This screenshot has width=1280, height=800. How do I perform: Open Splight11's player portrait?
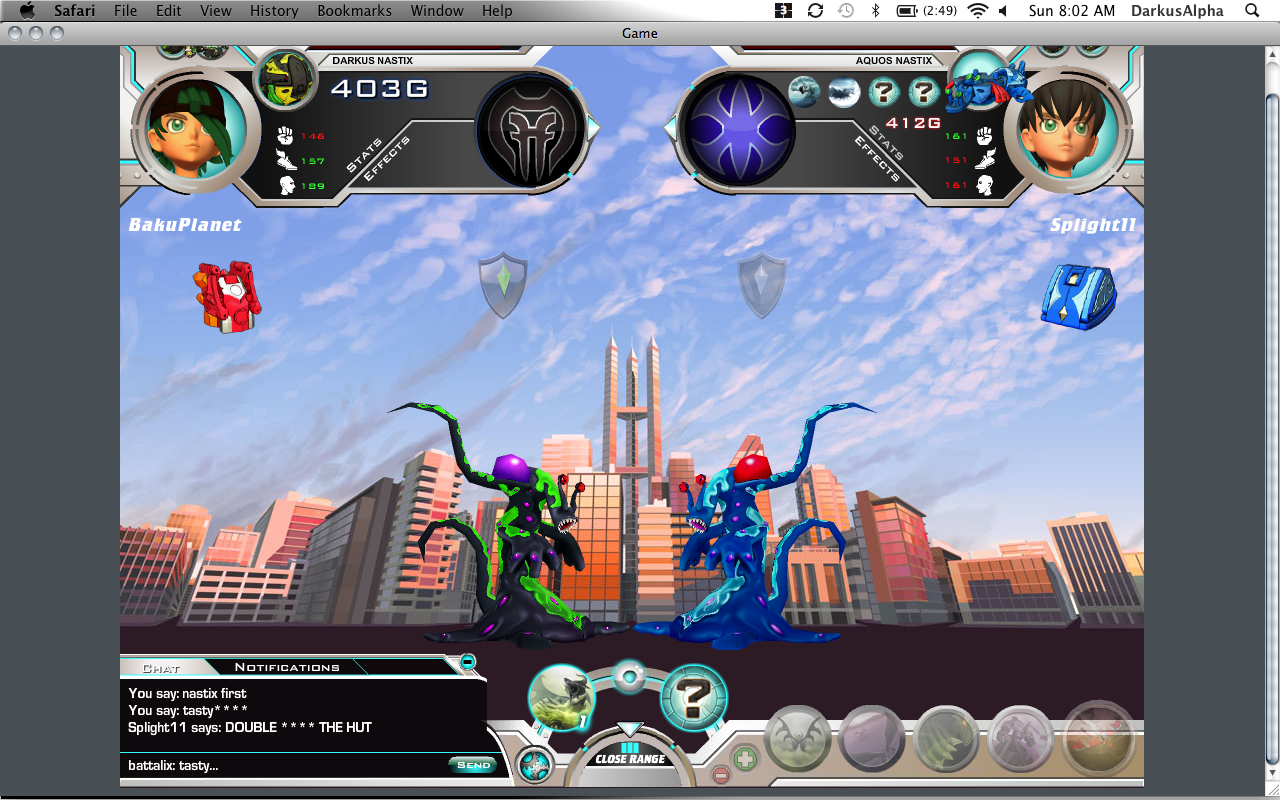click(x=1068, y=128)
